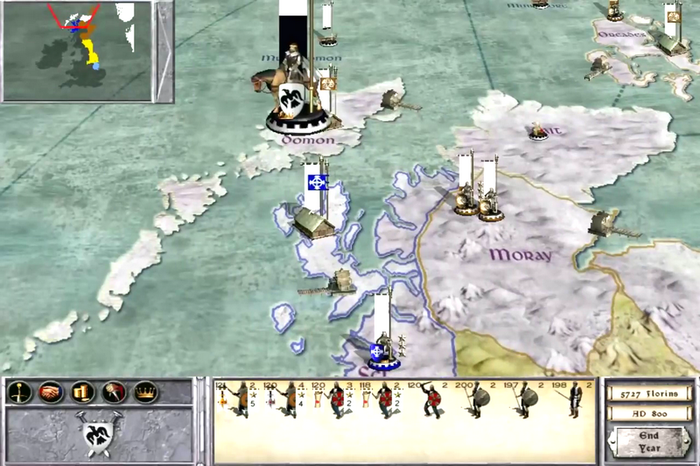Image resolution: width=700 pixels, height=466 pixels.
Task: Select the sword icon button
Action: click(x=19, y=392)
